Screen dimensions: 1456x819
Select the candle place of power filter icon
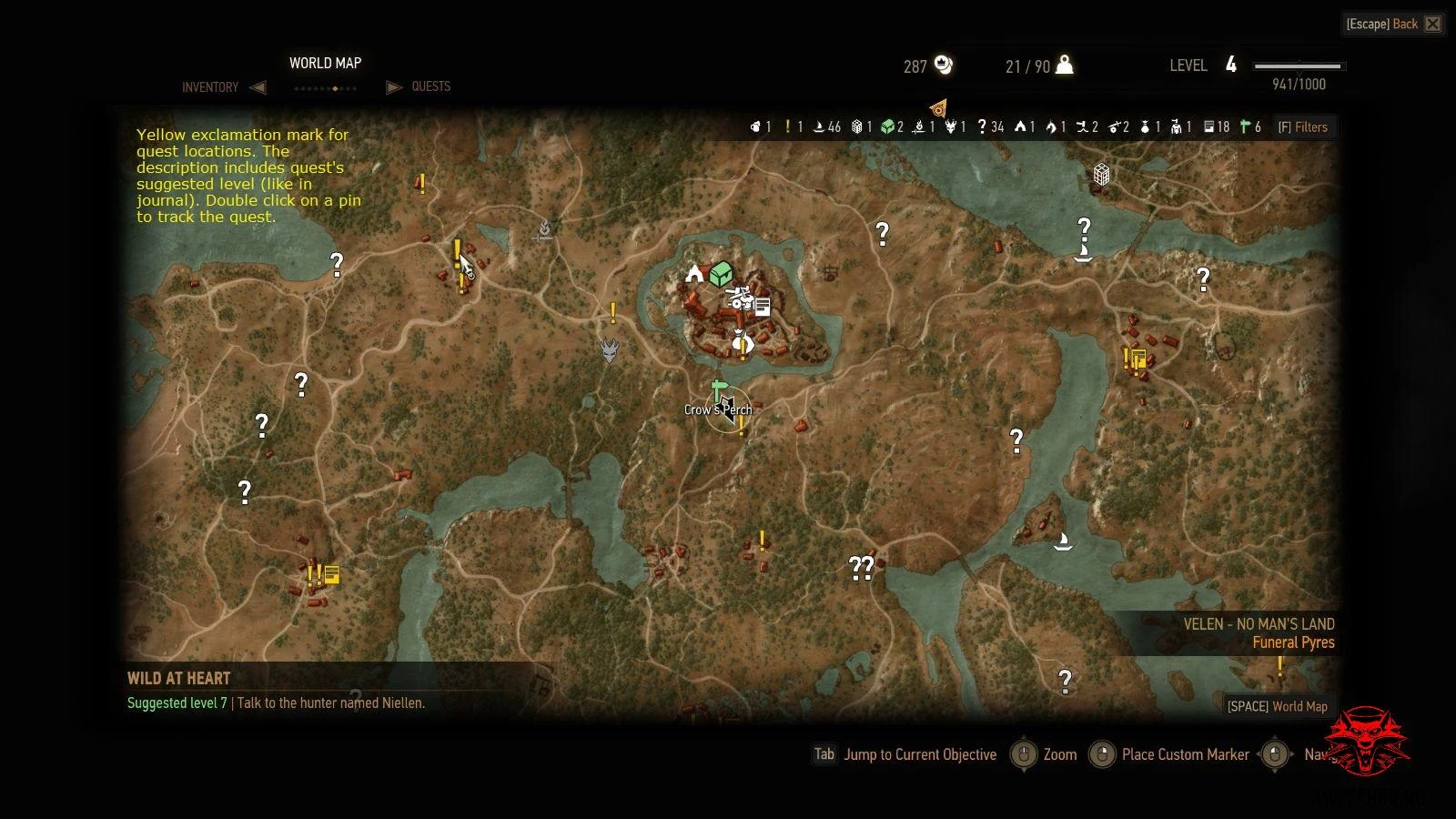click(917, 126)
